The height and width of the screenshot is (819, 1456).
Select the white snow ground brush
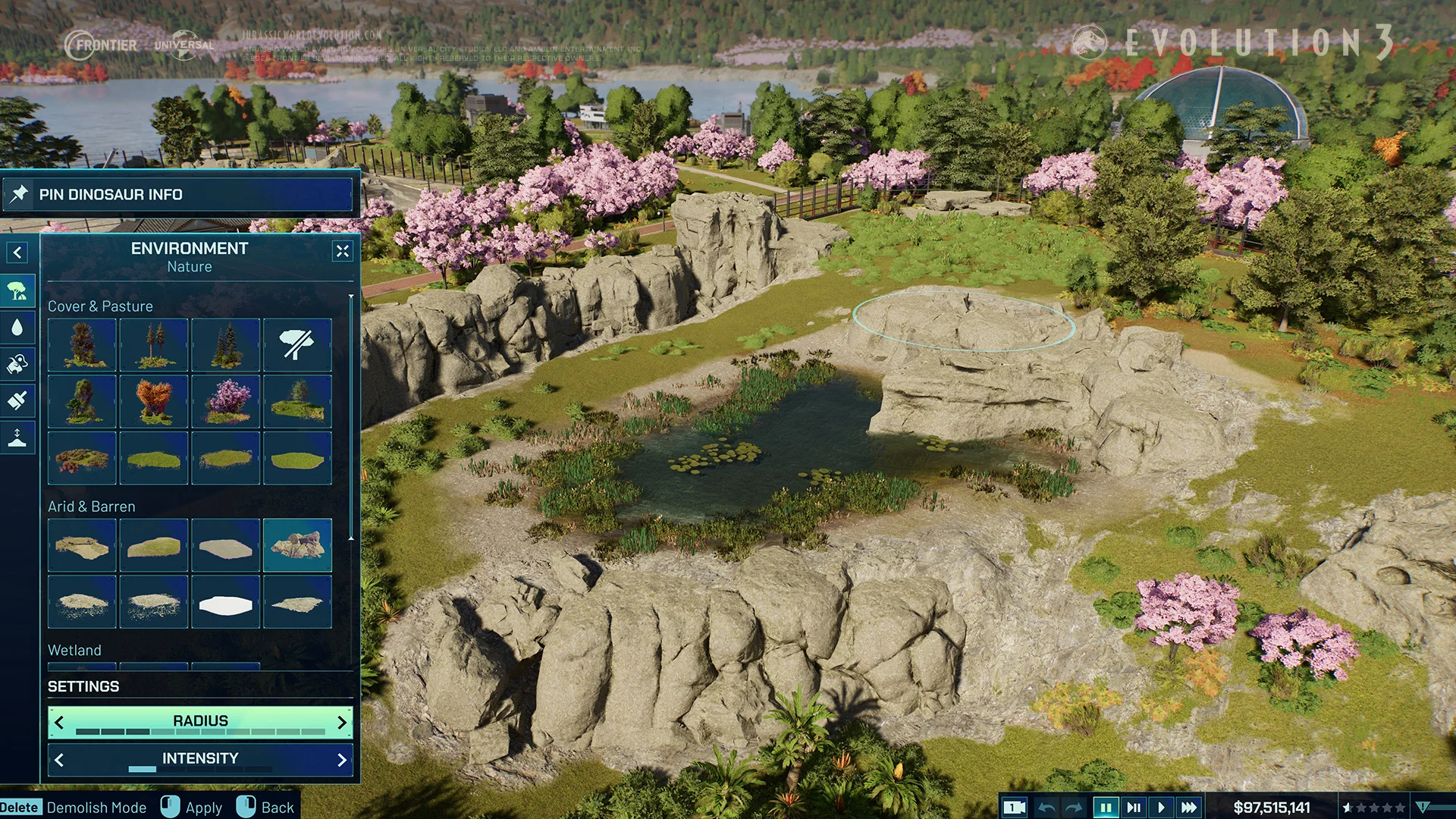tap(226, 602)
